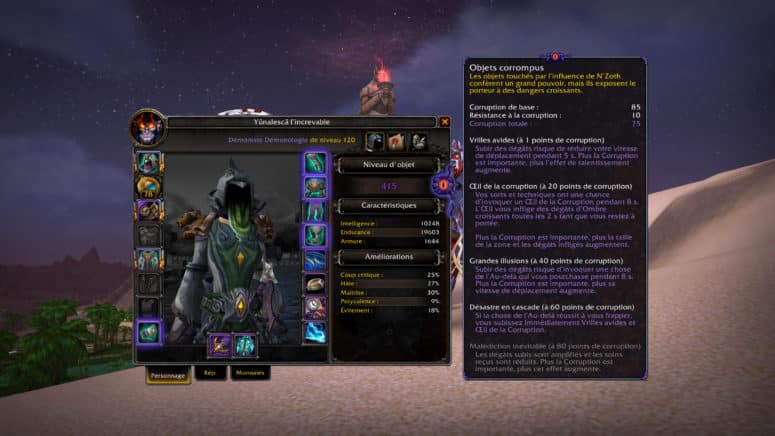Select the wrist equipment slot
Viewport: 775px width, 436px height.
tap(149, 331)
